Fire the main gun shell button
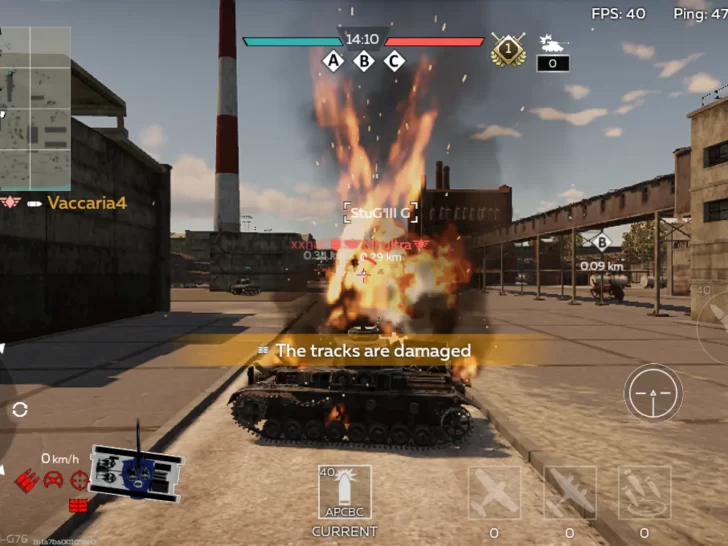728x546 pixels. (x=714, y=315)
